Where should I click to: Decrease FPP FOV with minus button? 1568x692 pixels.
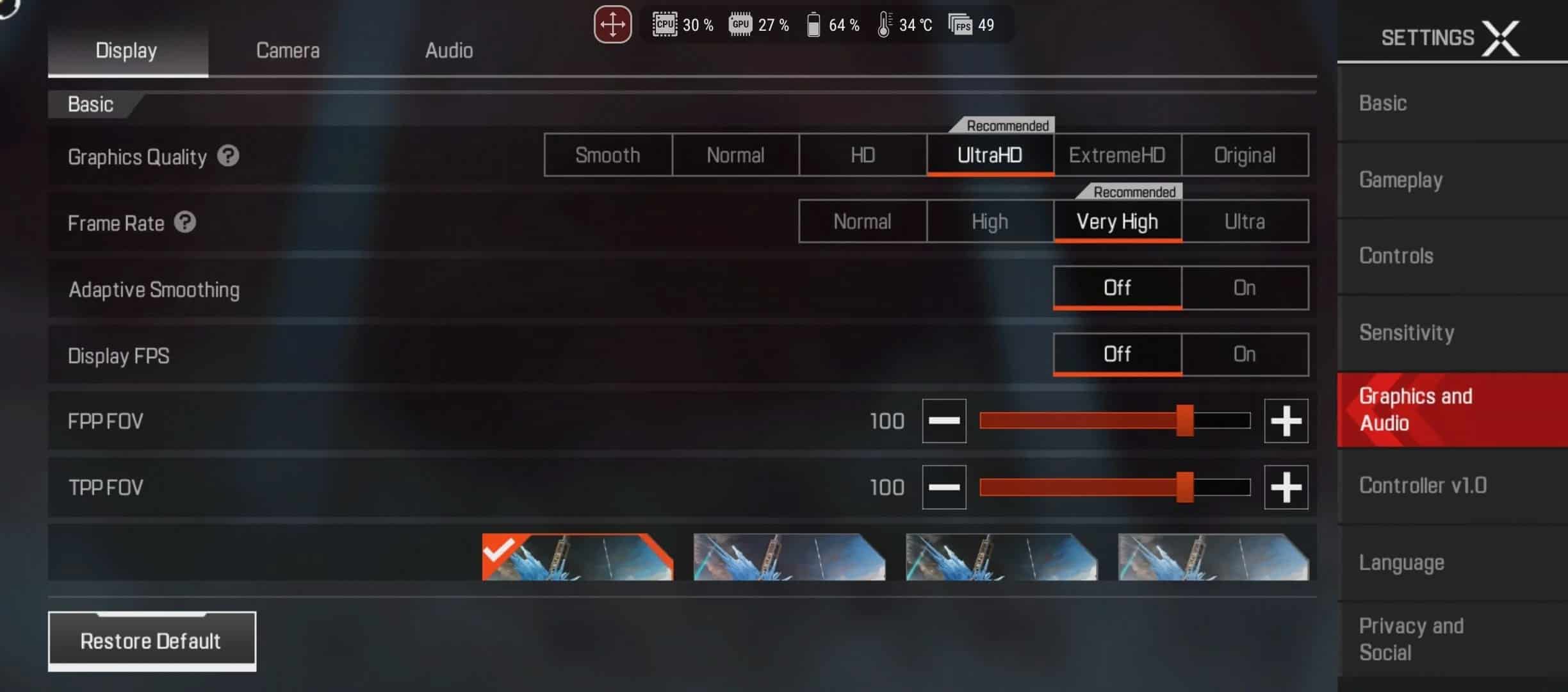pos(944,421)
